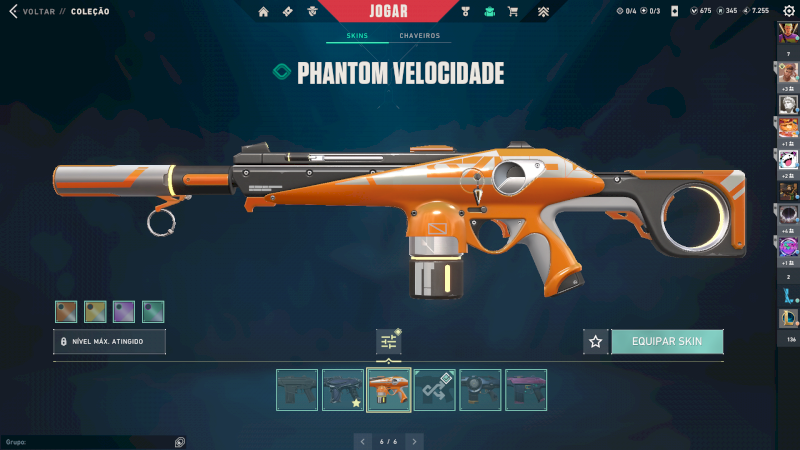Open settings gear icon

tap(788, 11)
